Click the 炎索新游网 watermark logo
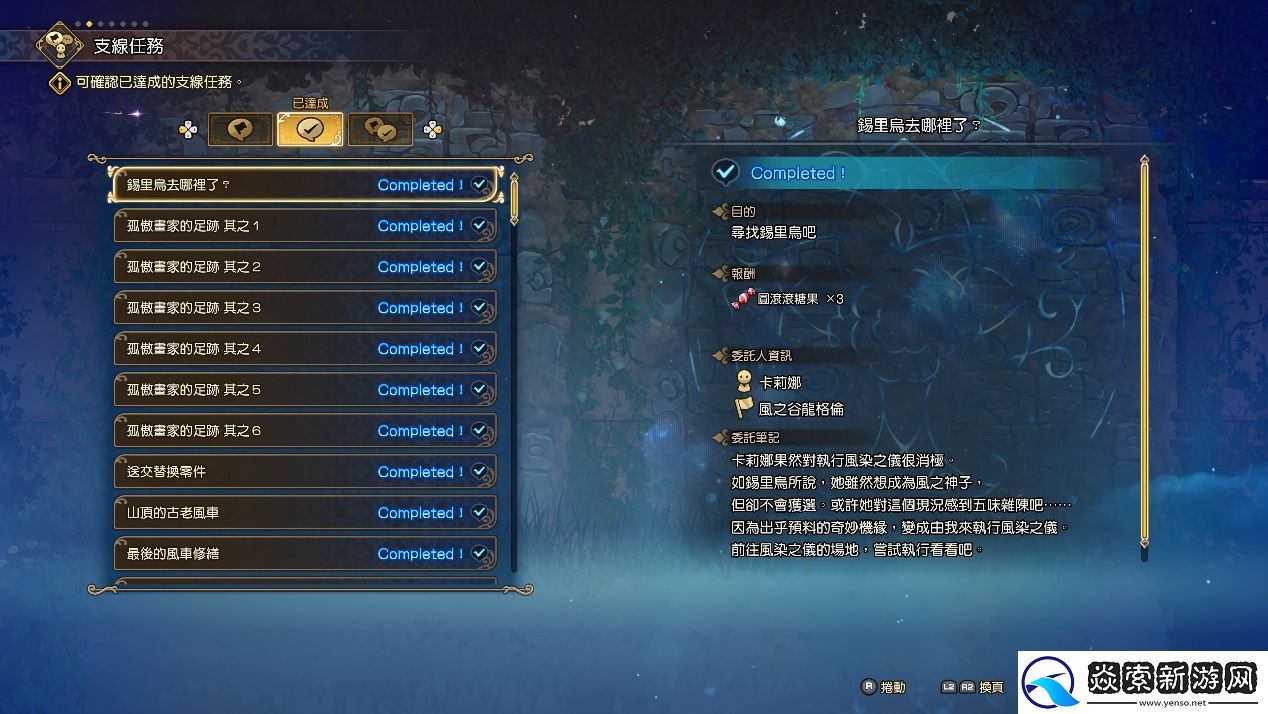 click(x=1142, y=682)
